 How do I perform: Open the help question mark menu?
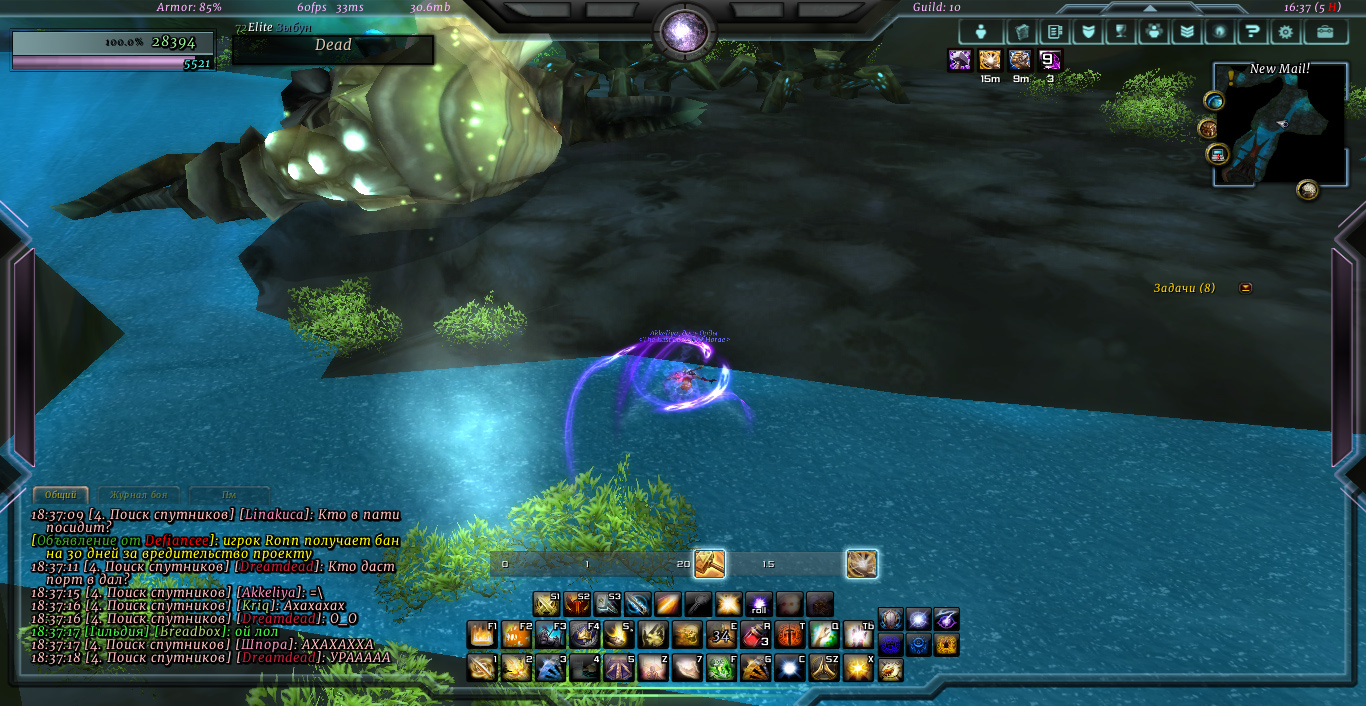[1251, 32]
